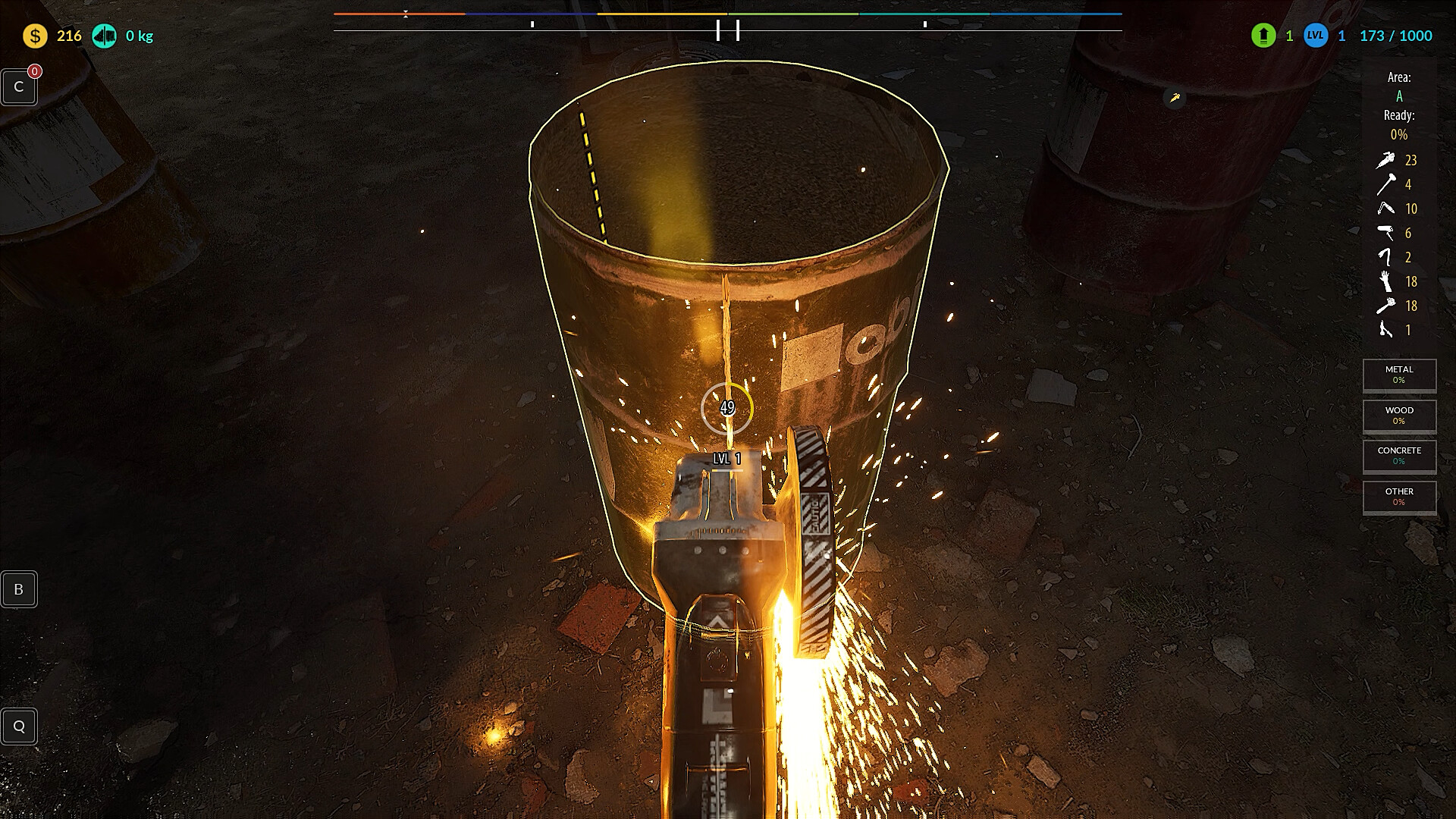Open the OTHER materials tab
This screenshot has height=819, width=1456.
click(1399, 497)
